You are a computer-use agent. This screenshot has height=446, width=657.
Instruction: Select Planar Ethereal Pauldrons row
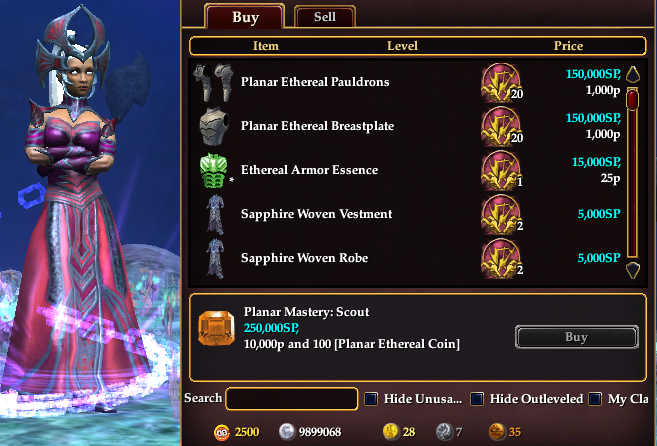point(315,82)
